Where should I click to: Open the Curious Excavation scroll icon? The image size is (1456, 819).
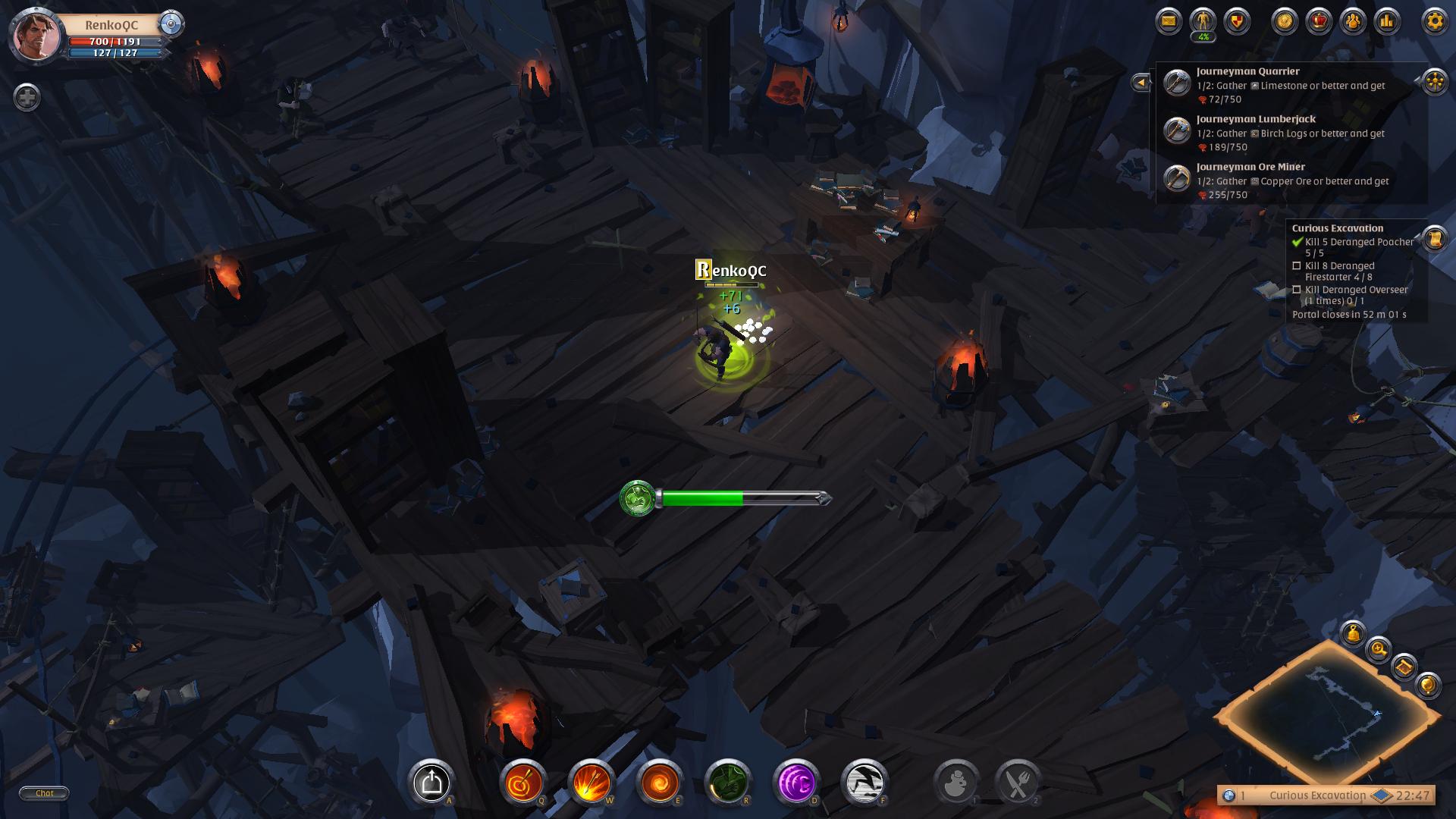(1433, 239)
